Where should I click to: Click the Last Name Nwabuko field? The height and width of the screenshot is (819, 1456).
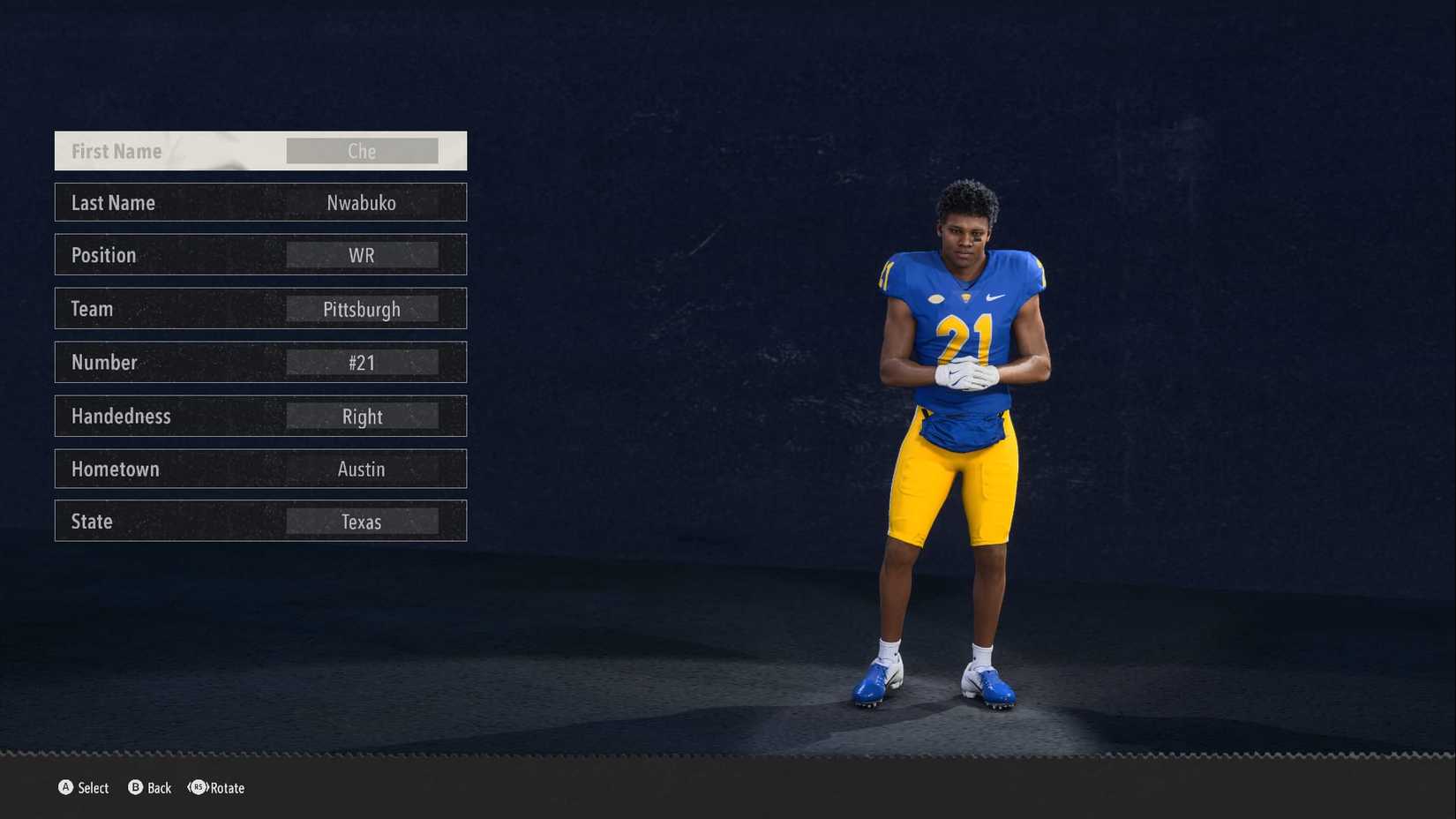tap(362, 202)
